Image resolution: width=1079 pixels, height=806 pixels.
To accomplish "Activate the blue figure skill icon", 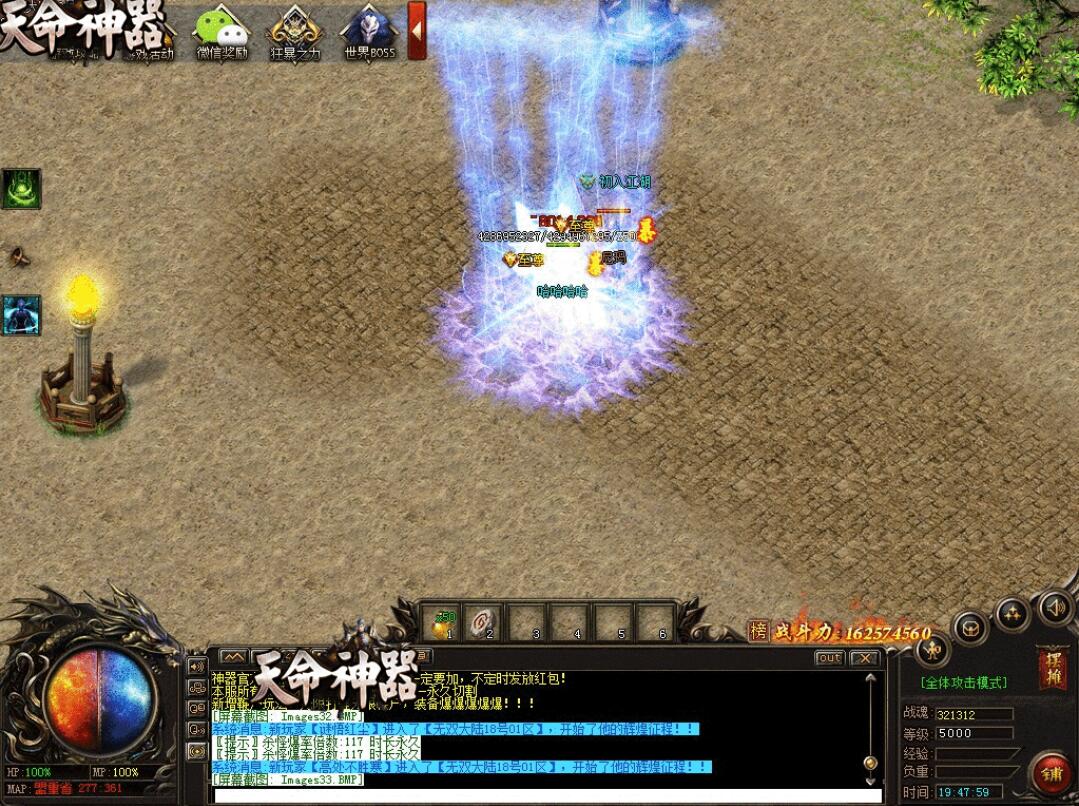I will click(x=21, y=315).
